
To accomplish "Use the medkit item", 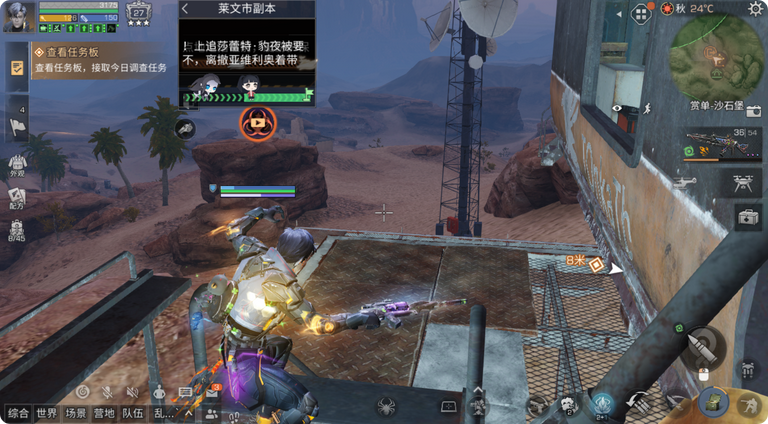I will [x=747, y=217].
